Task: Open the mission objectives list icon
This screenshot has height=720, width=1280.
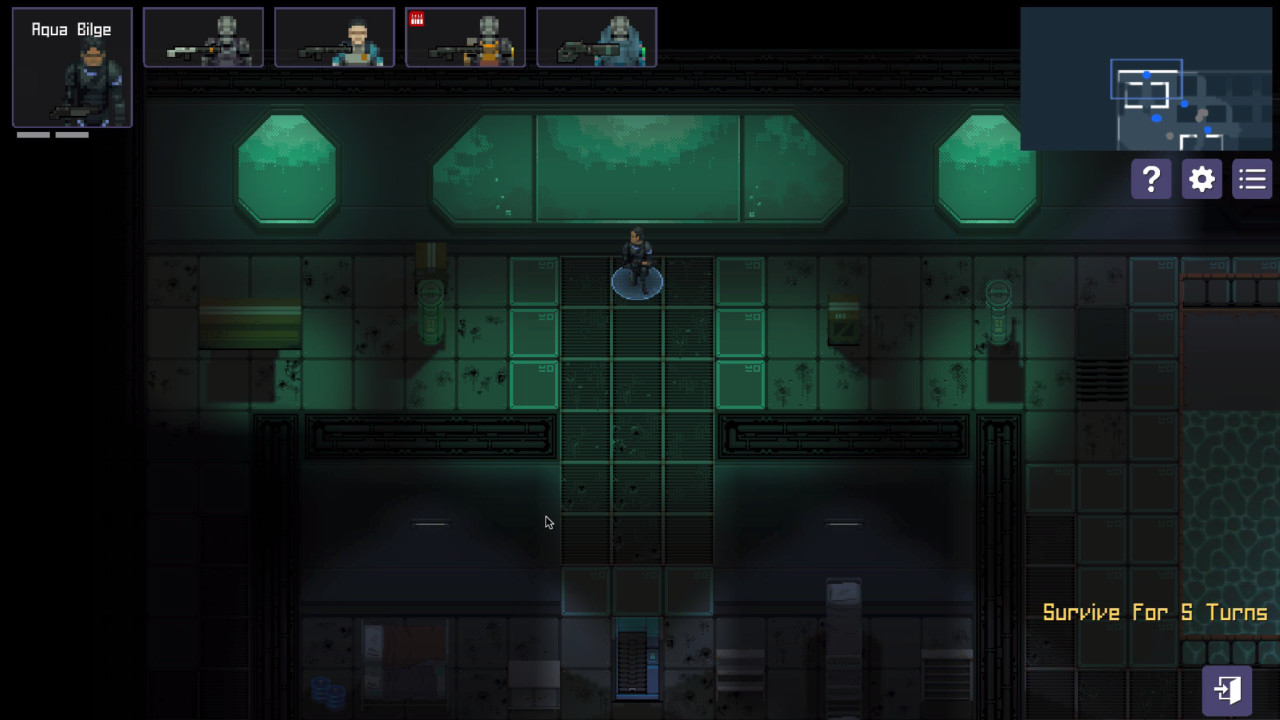Action: point(1251,179)
